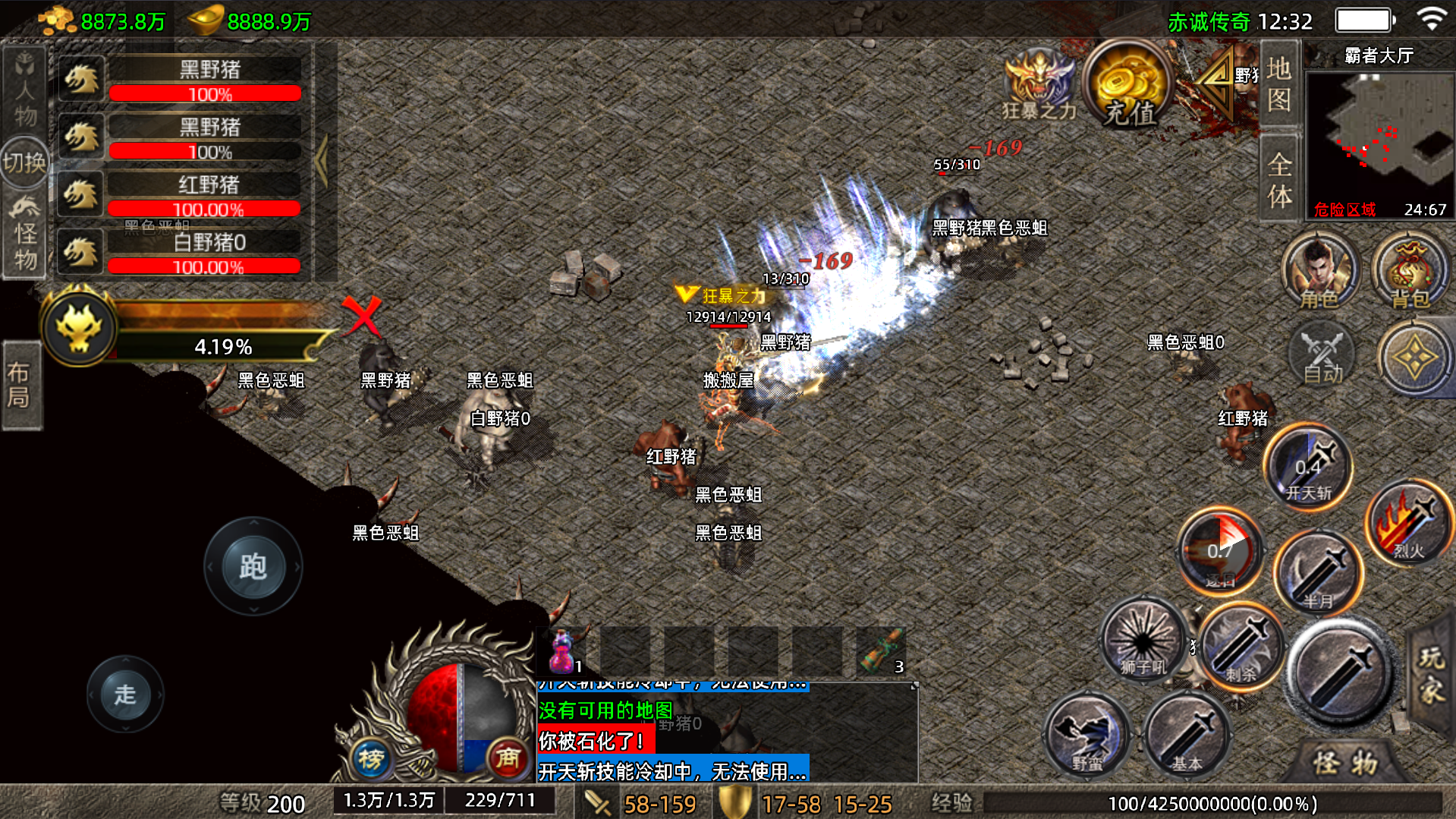Click the minimap of 霸者大厅
The image size is (1456, 819).
[x=1379, y=137]
